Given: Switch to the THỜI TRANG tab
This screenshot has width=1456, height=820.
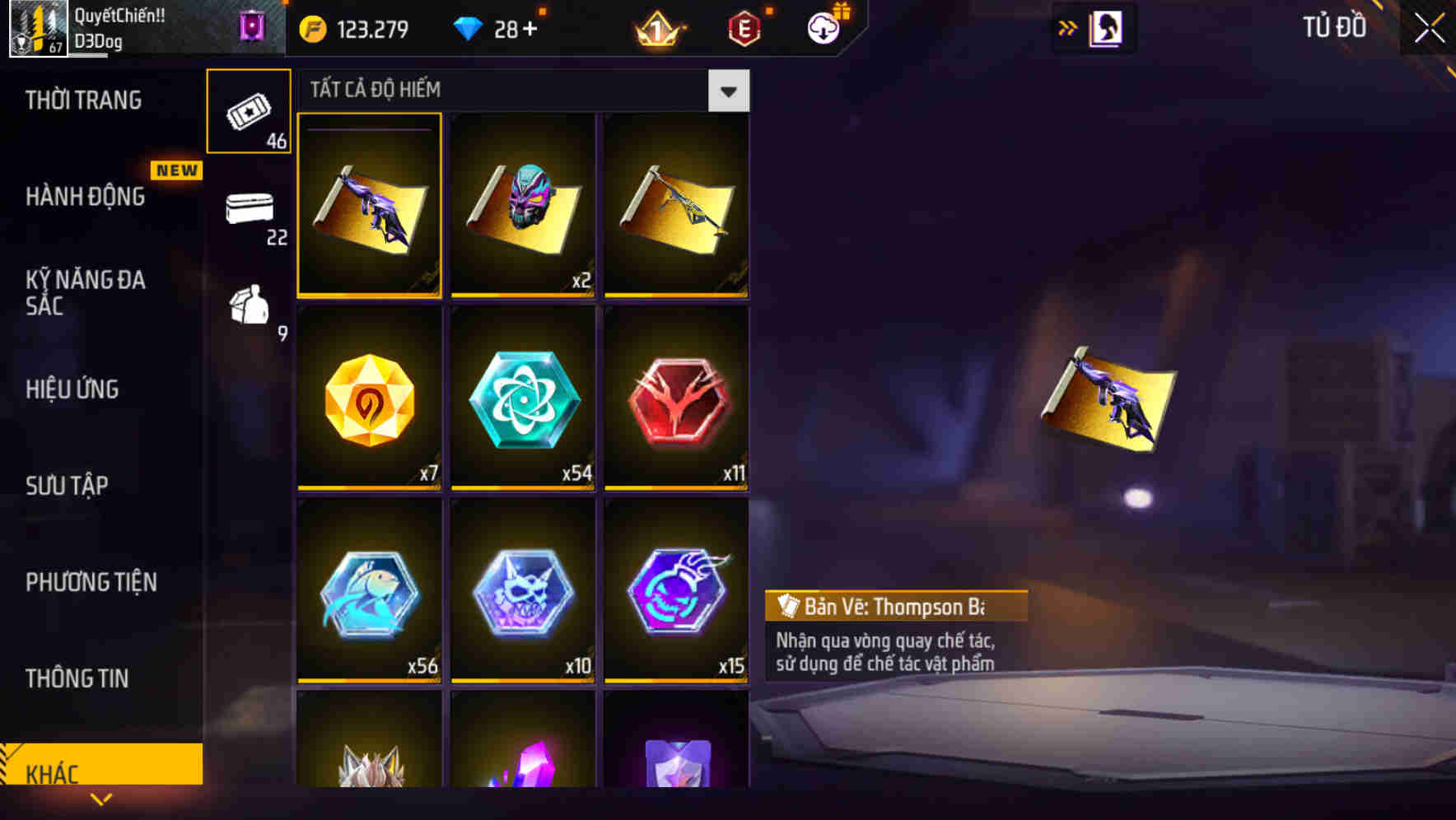Looking at the screenshot, I should [x=85, y=99].
